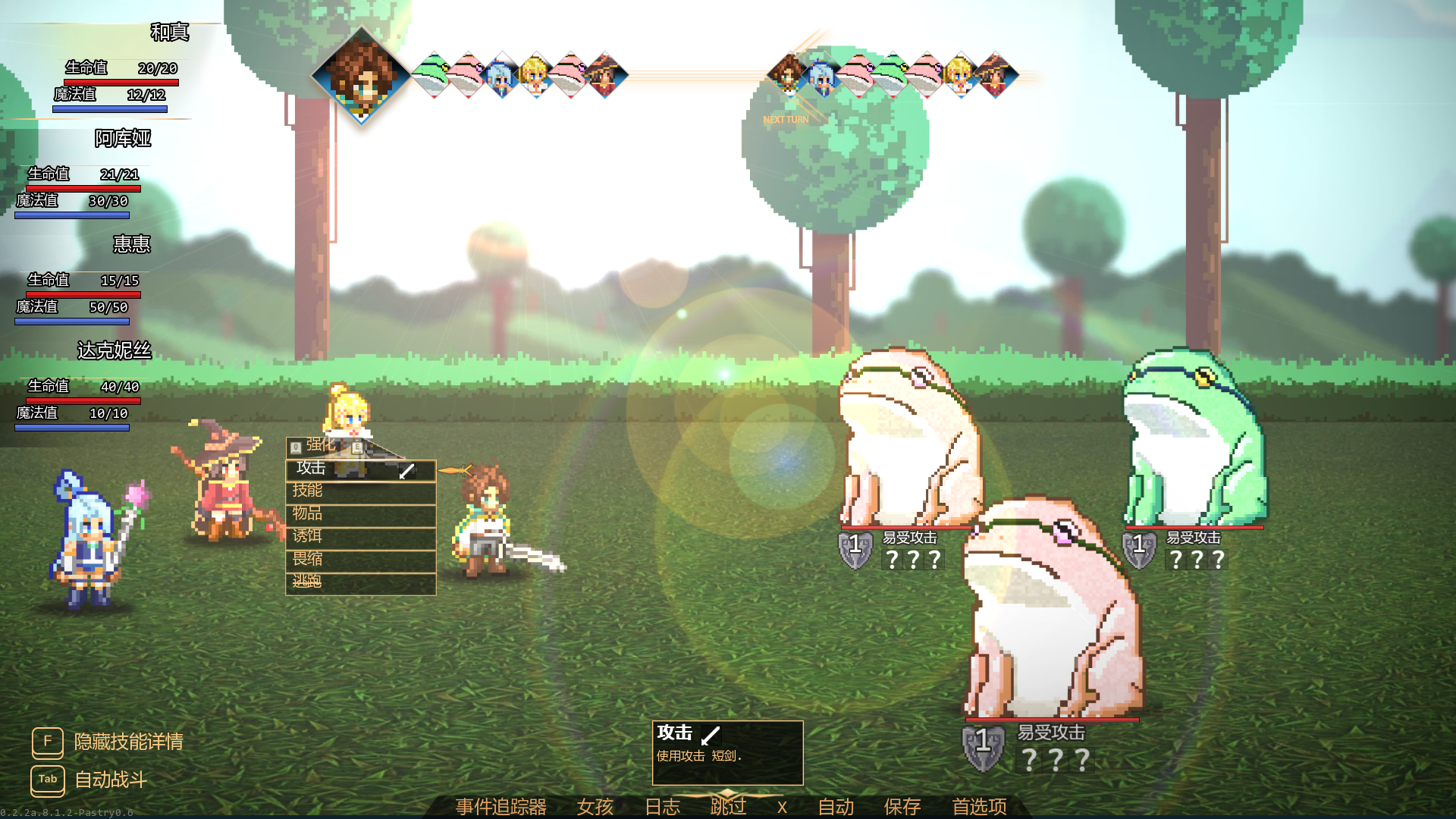The width and height of the screenshot is (1456, 819).
Task: Toggle 自动 auto mode in bottom bar
Action: [x=836, y=806]
